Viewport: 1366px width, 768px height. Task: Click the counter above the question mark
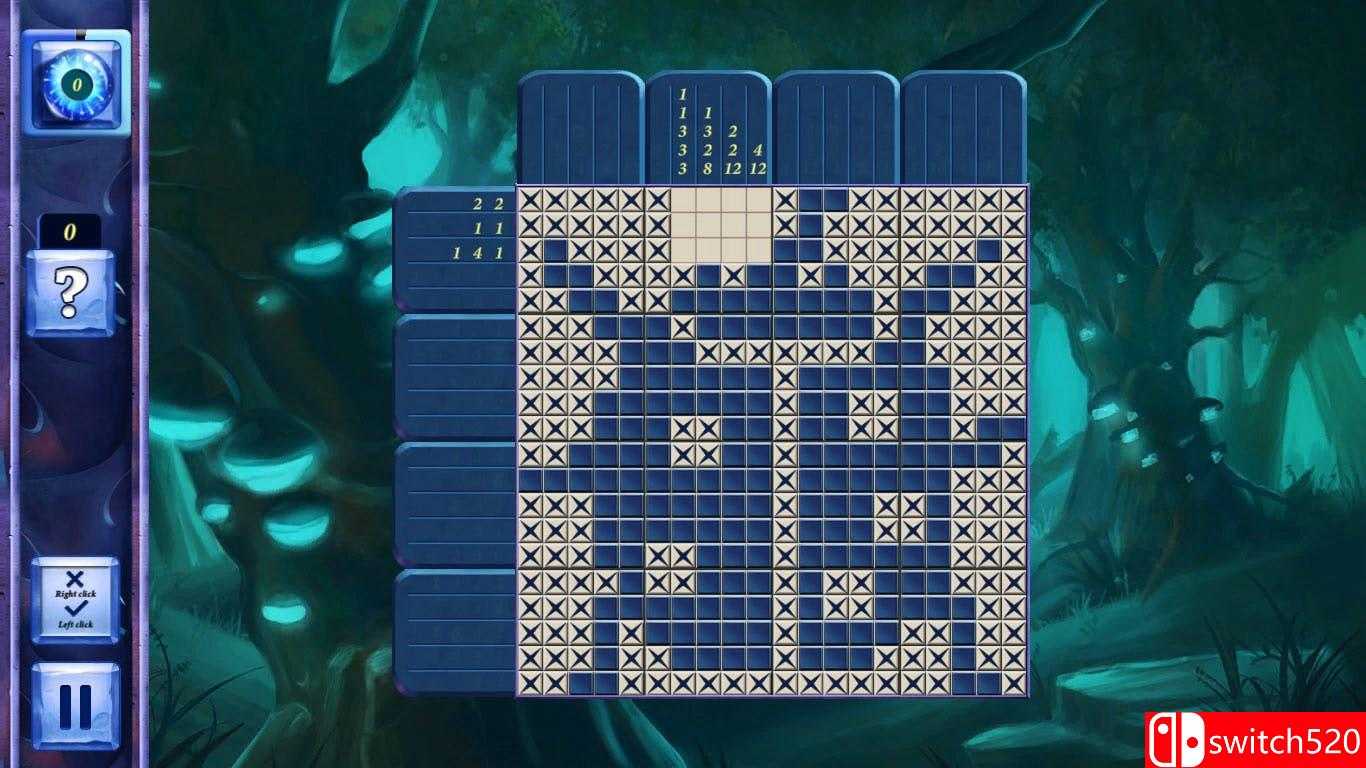pos(68,232)
